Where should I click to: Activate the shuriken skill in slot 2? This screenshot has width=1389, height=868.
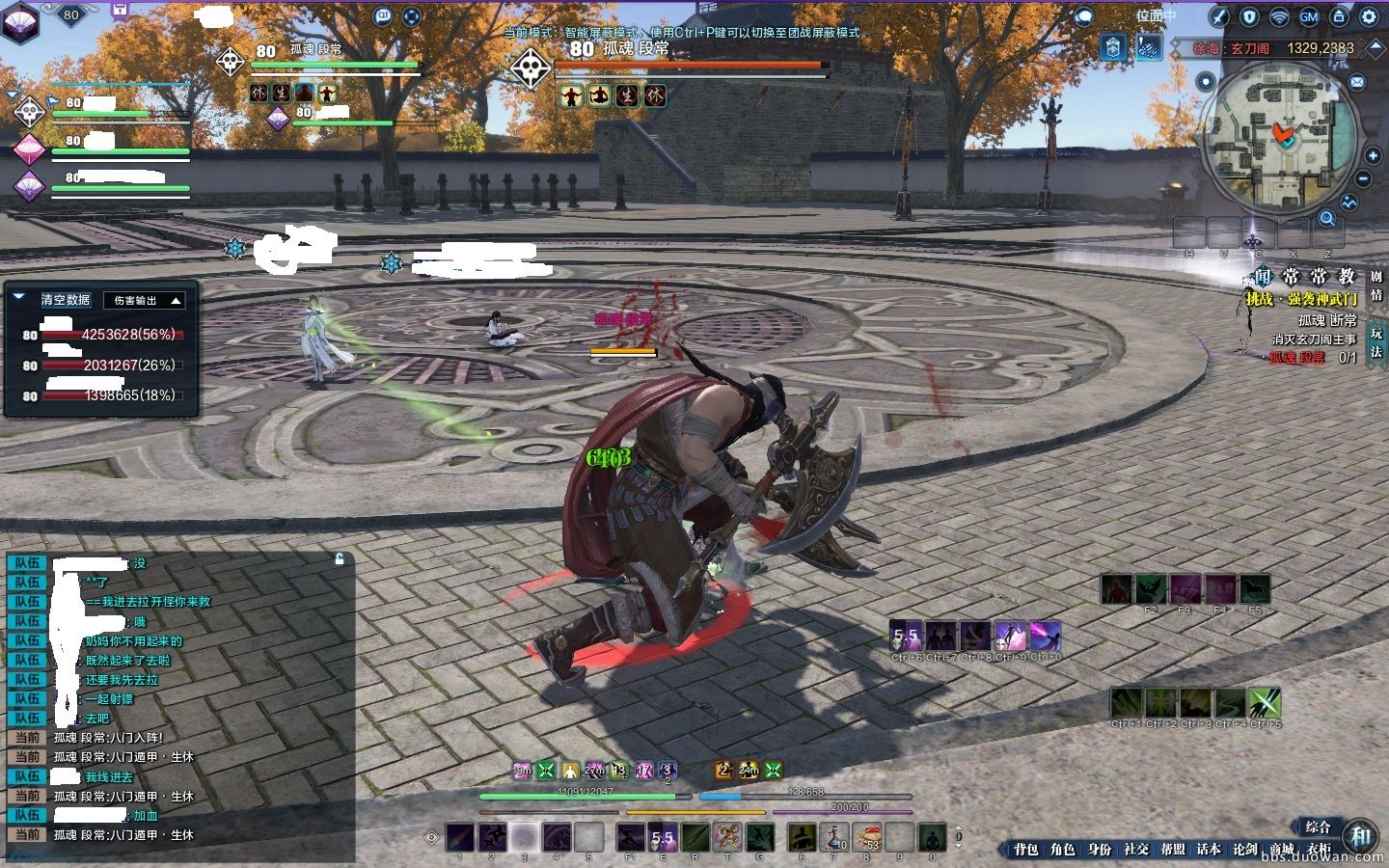[x=492, y=836]
